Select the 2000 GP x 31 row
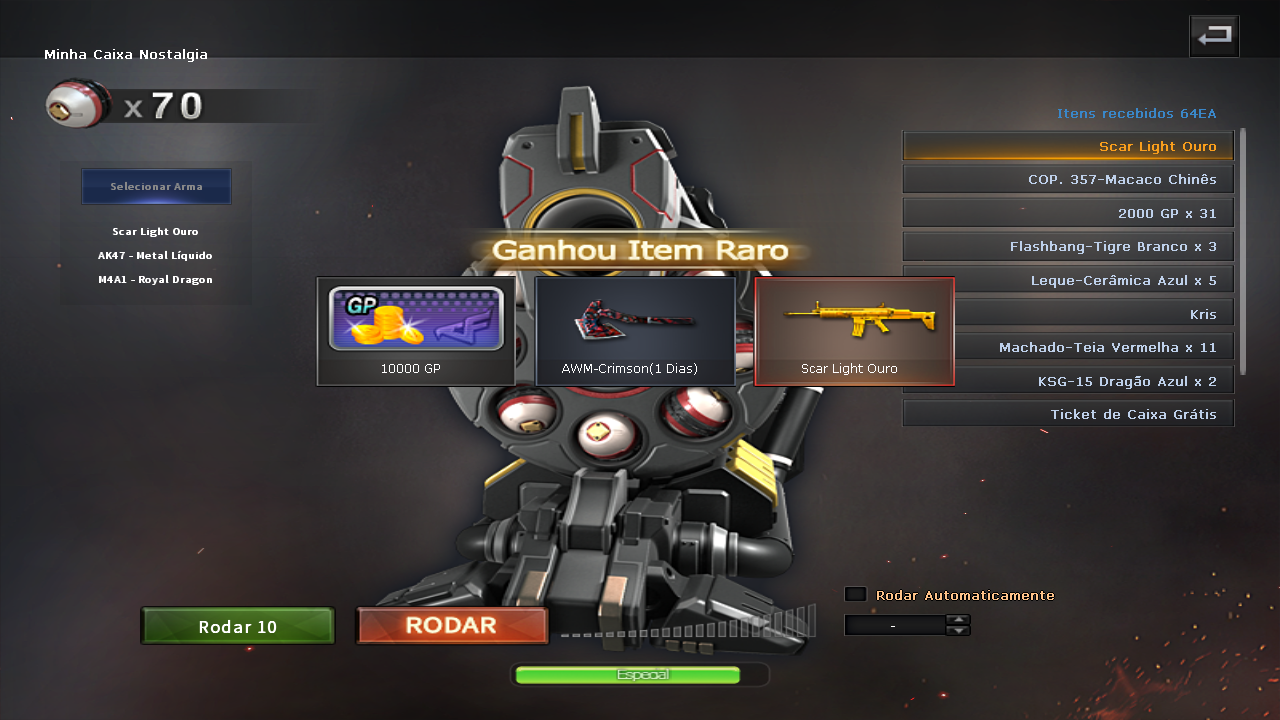1280x720 pixels. (x=1068, y=213)
